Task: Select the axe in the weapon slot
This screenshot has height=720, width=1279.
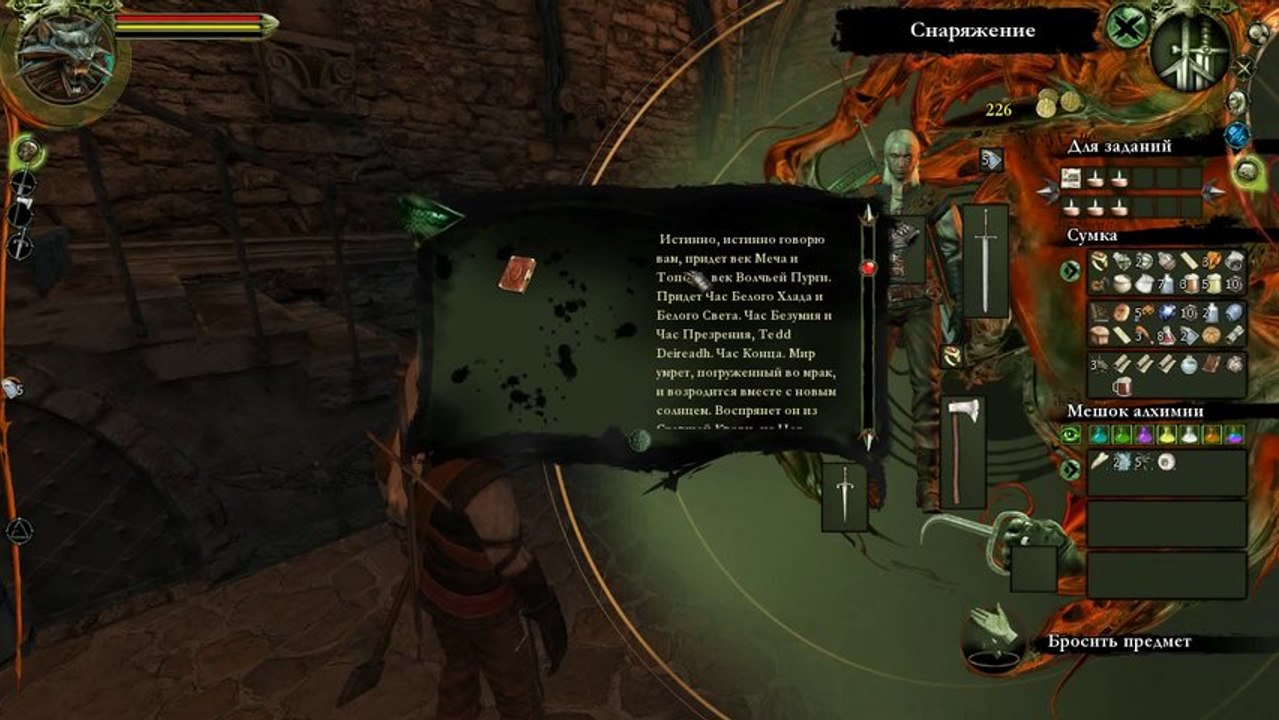Action: (x=962, y=451)
